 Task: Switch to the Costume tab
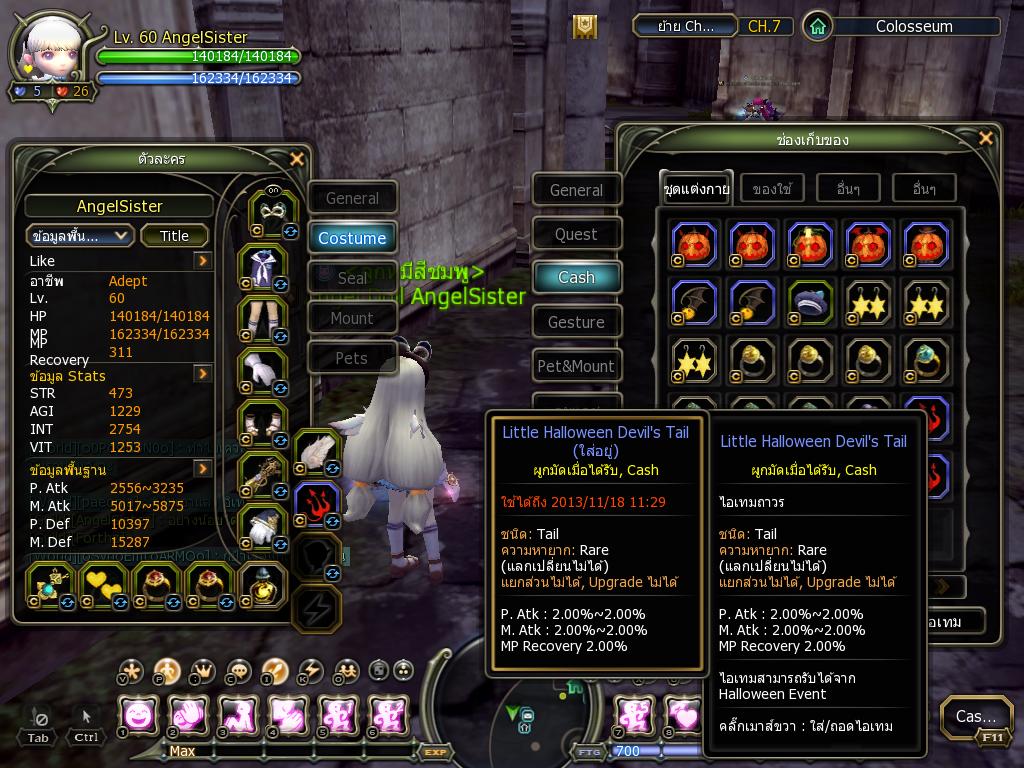[352, 238]
